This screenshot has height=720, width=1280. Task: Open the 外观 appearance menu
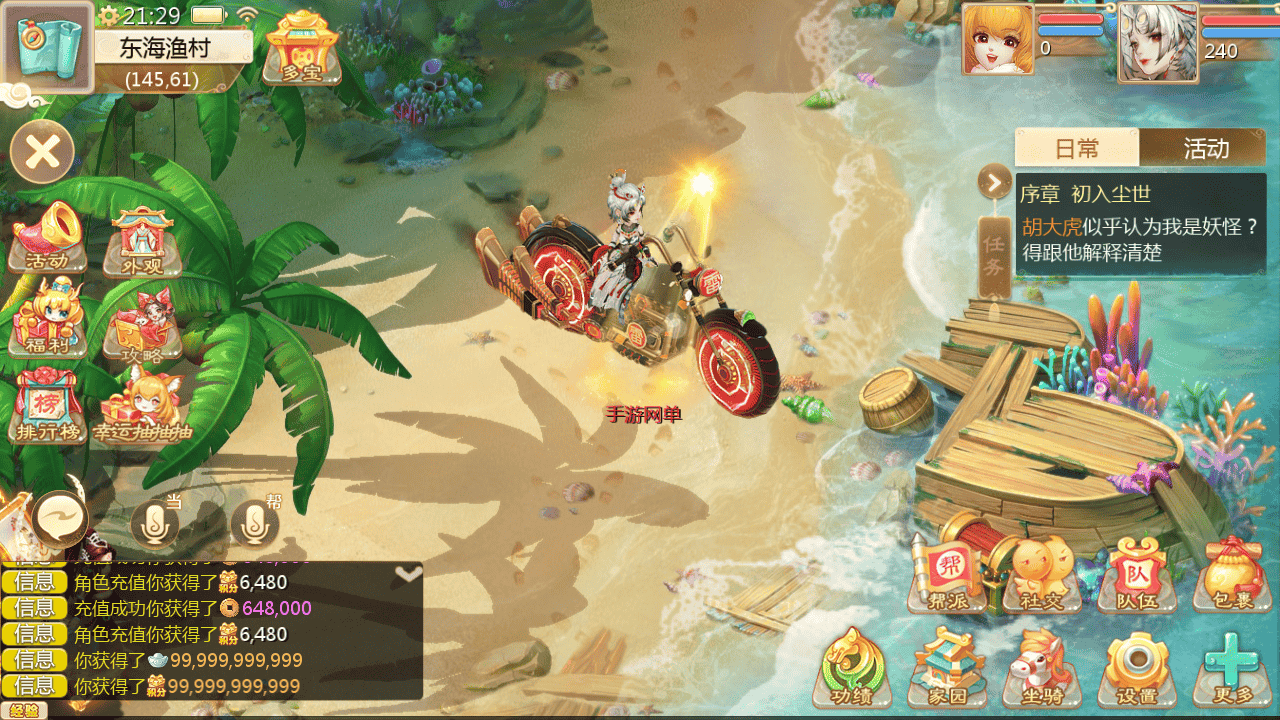142,241
